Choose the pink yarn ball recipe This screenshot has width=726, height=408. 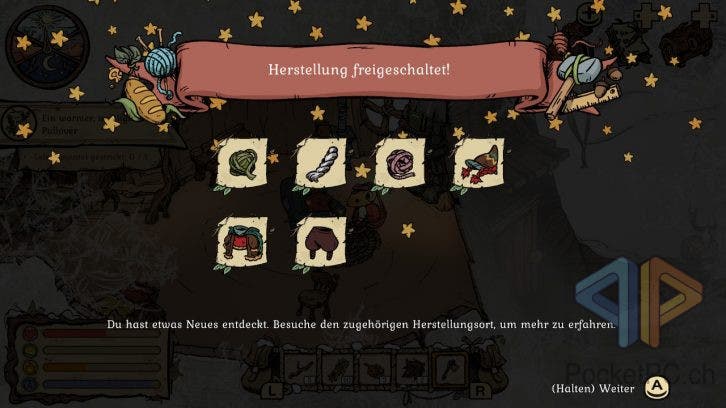[x=399, y=162]
